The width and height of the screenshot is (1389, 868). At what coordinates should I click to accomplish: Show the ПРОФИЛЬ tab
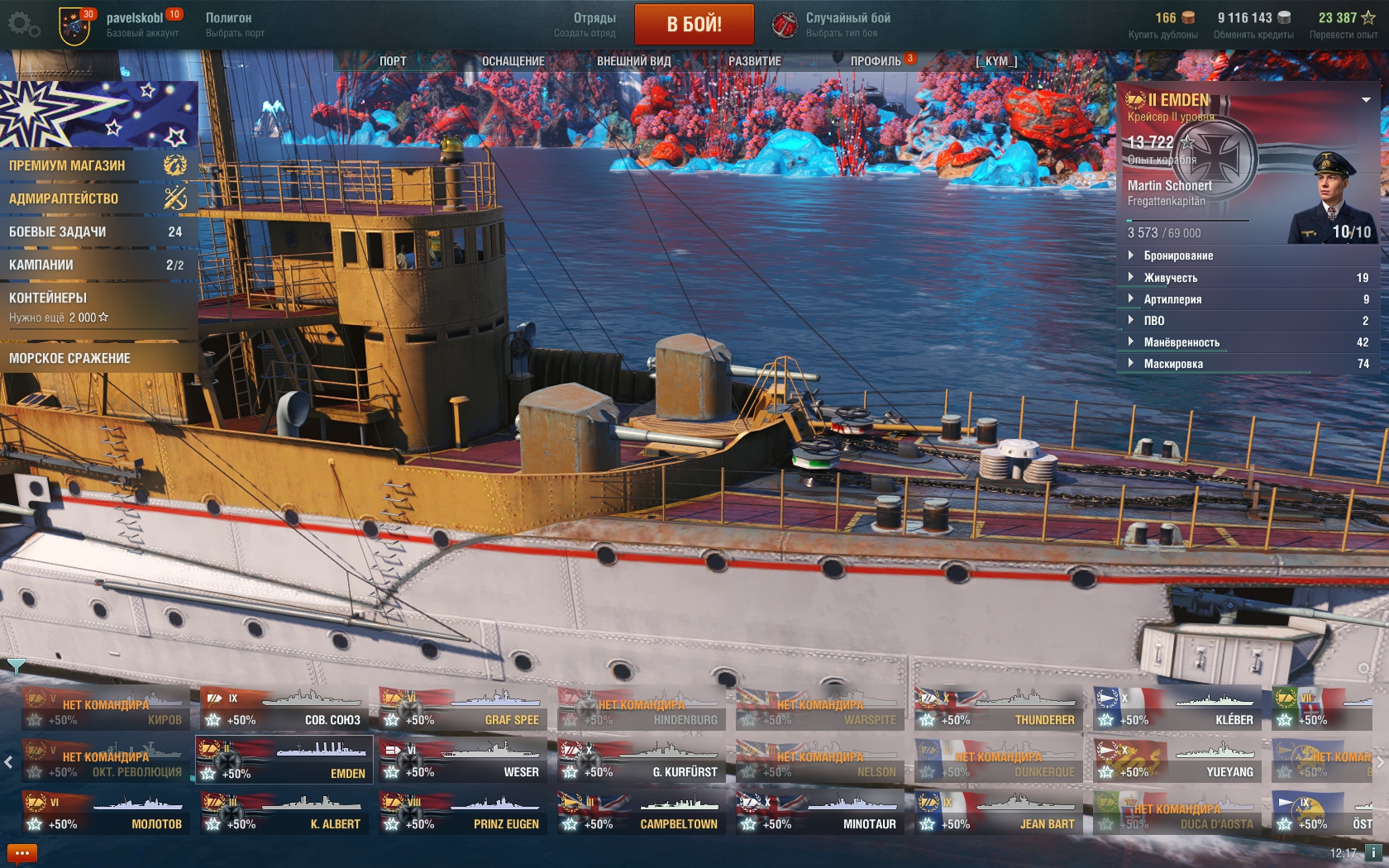pos(876,61)
